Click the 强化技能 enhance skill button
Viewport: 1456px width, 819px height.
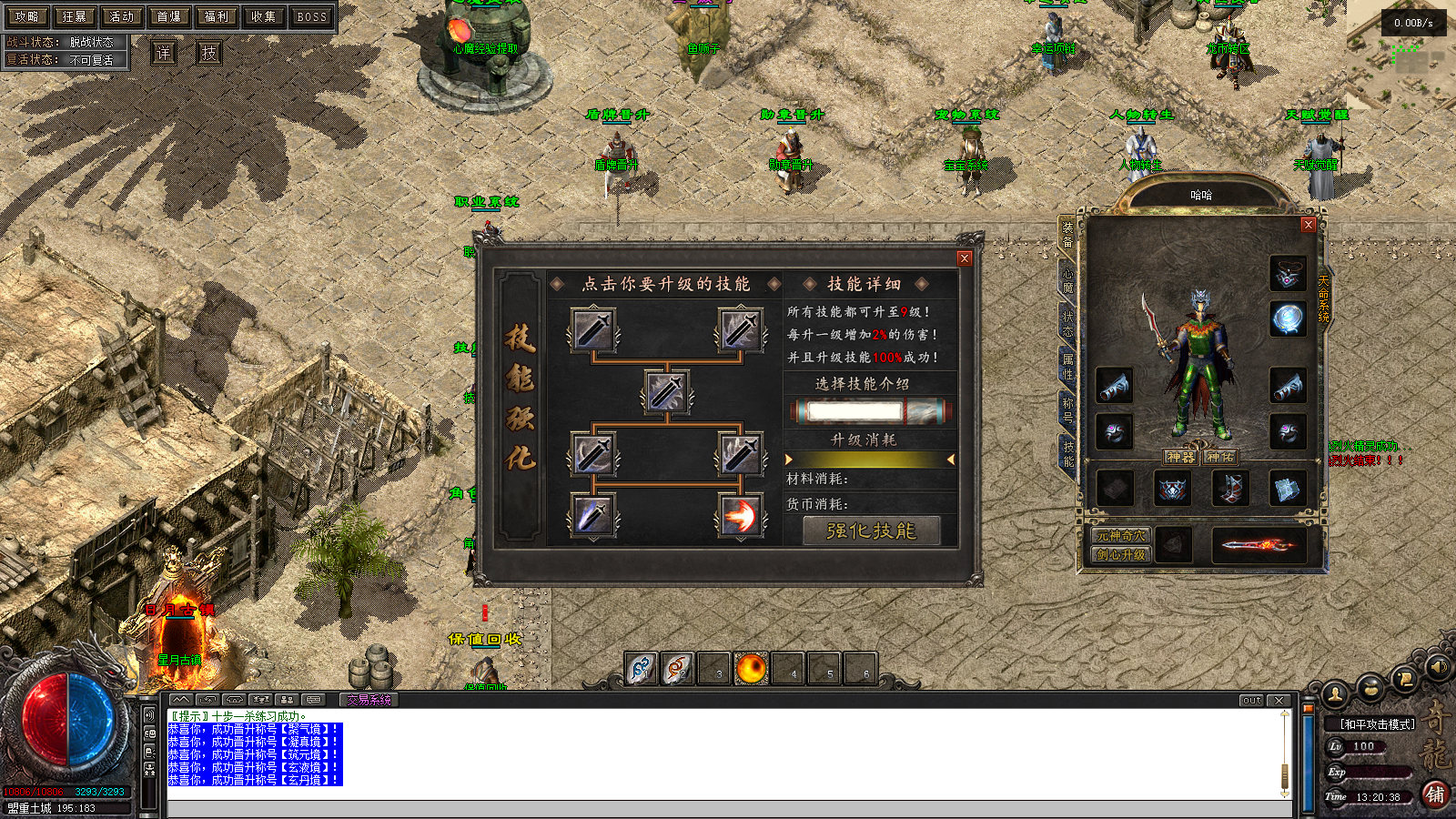pyautogui.click(x=871, y=531)
